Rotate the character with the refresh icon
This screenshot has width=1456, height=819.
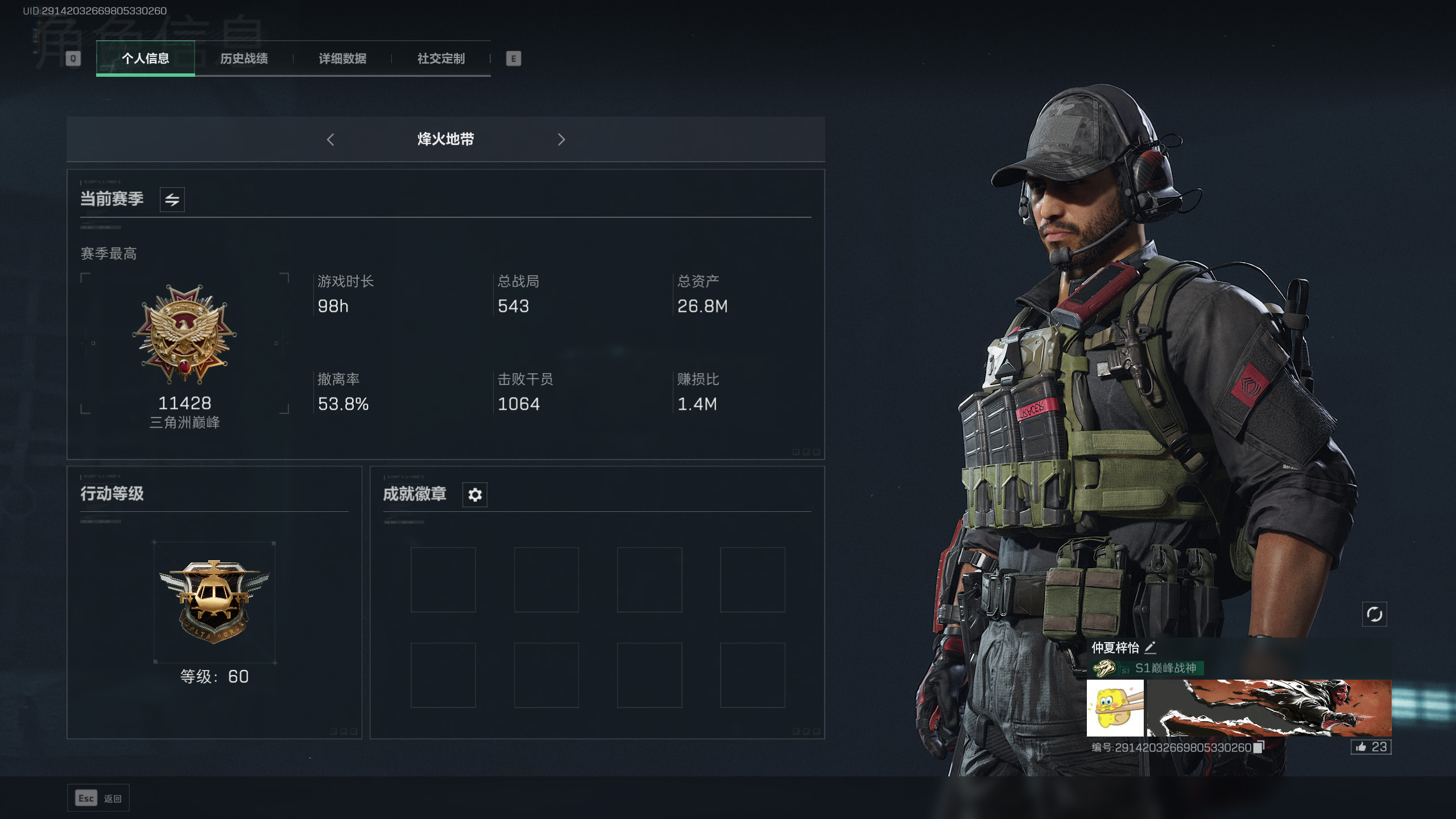(1374, 614)
